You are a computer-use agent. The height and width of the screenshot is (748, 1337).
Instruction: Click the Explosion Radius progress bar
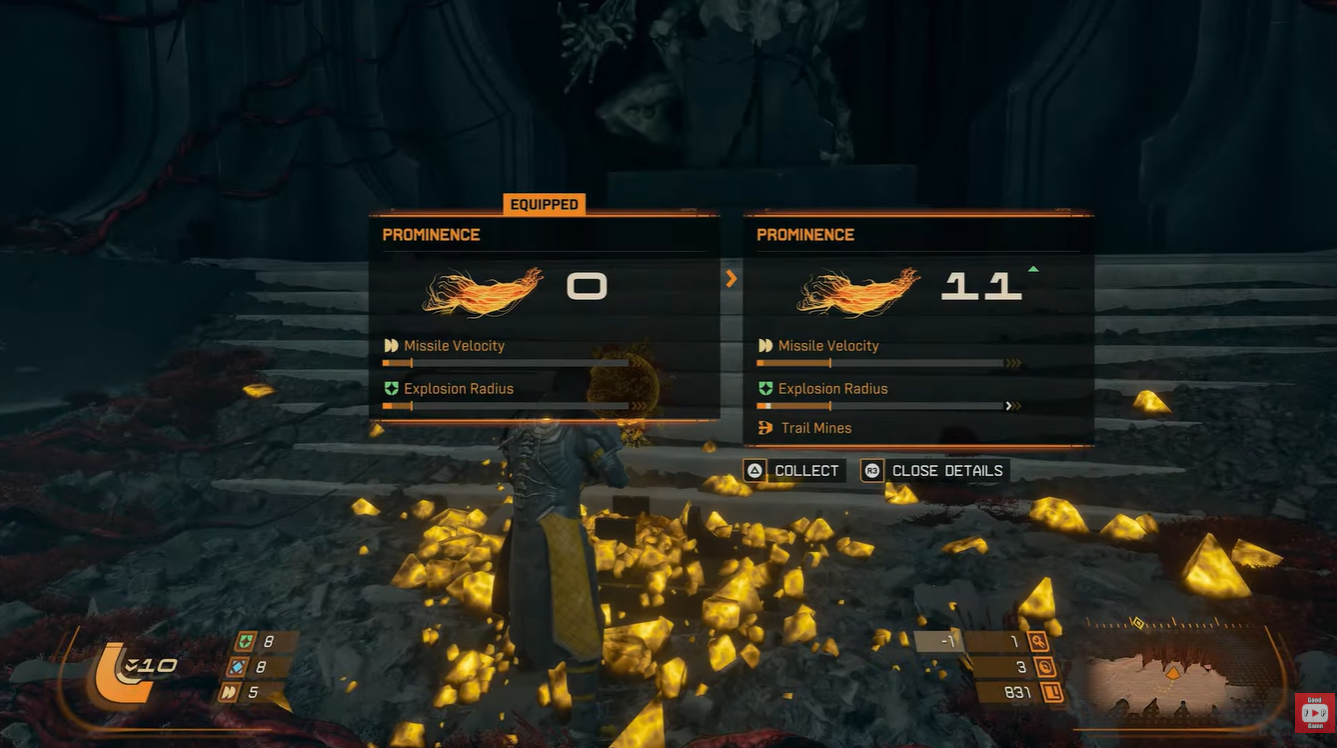click(x=880, y=406)
